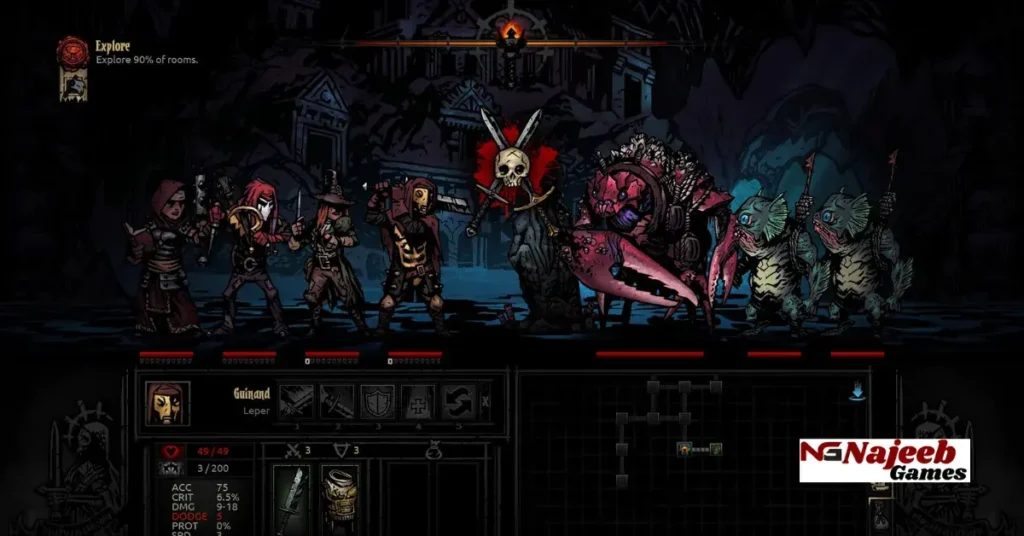Screen dimensions: 1024x536
Task: Click the swap-position arrows skill
Action: click(458, 402)
